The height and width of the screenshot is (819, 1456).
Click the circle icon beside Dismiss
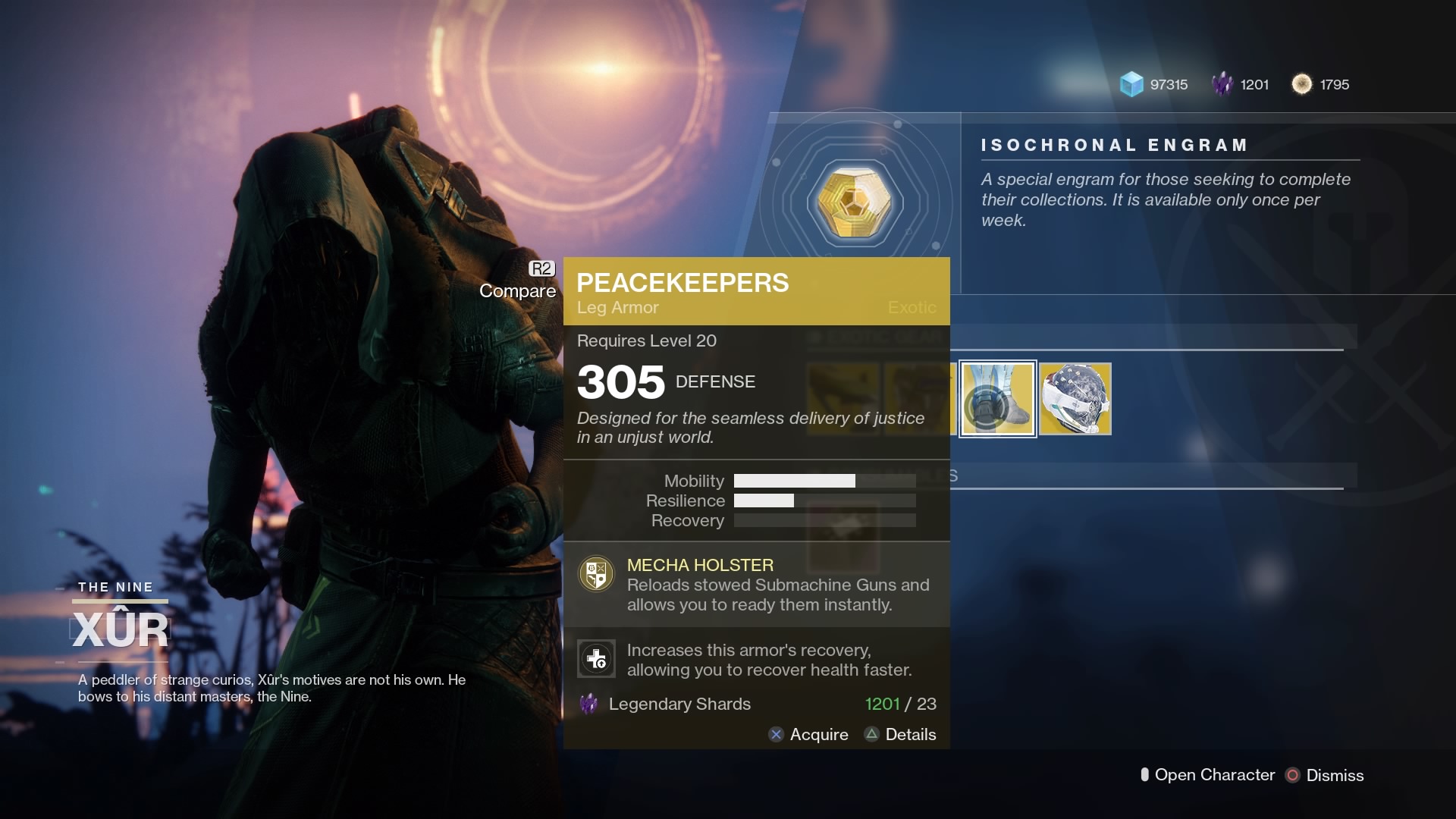coord(1291,775)
